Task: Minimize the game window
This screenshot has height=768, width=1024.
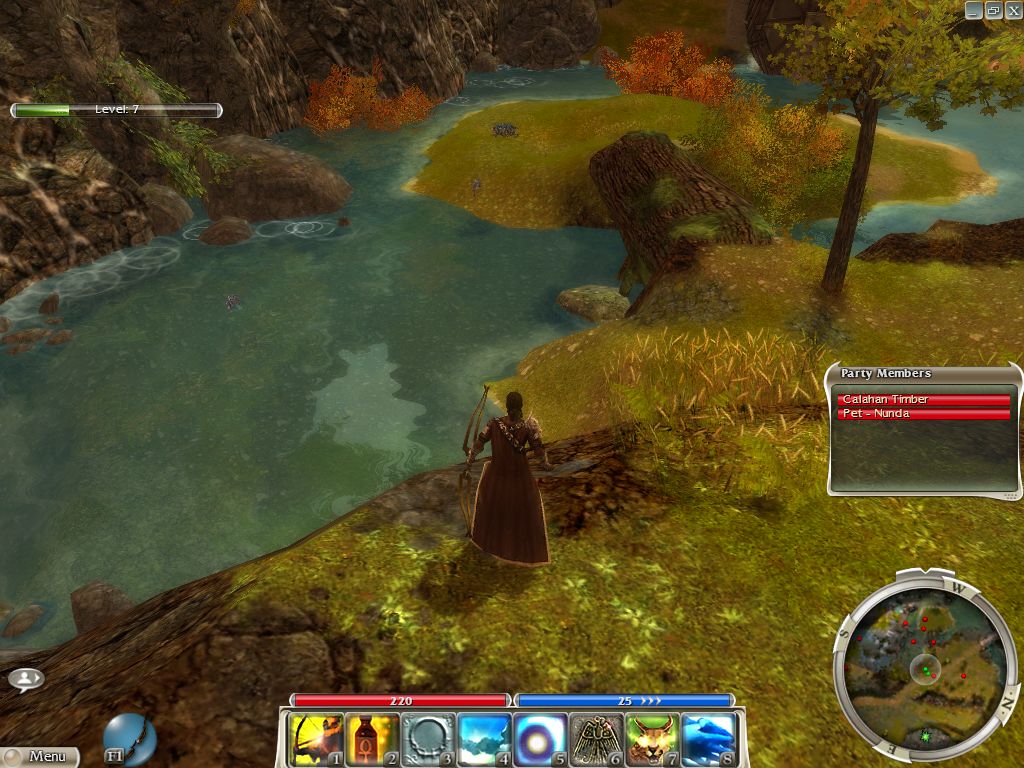Action: [975, 10]
